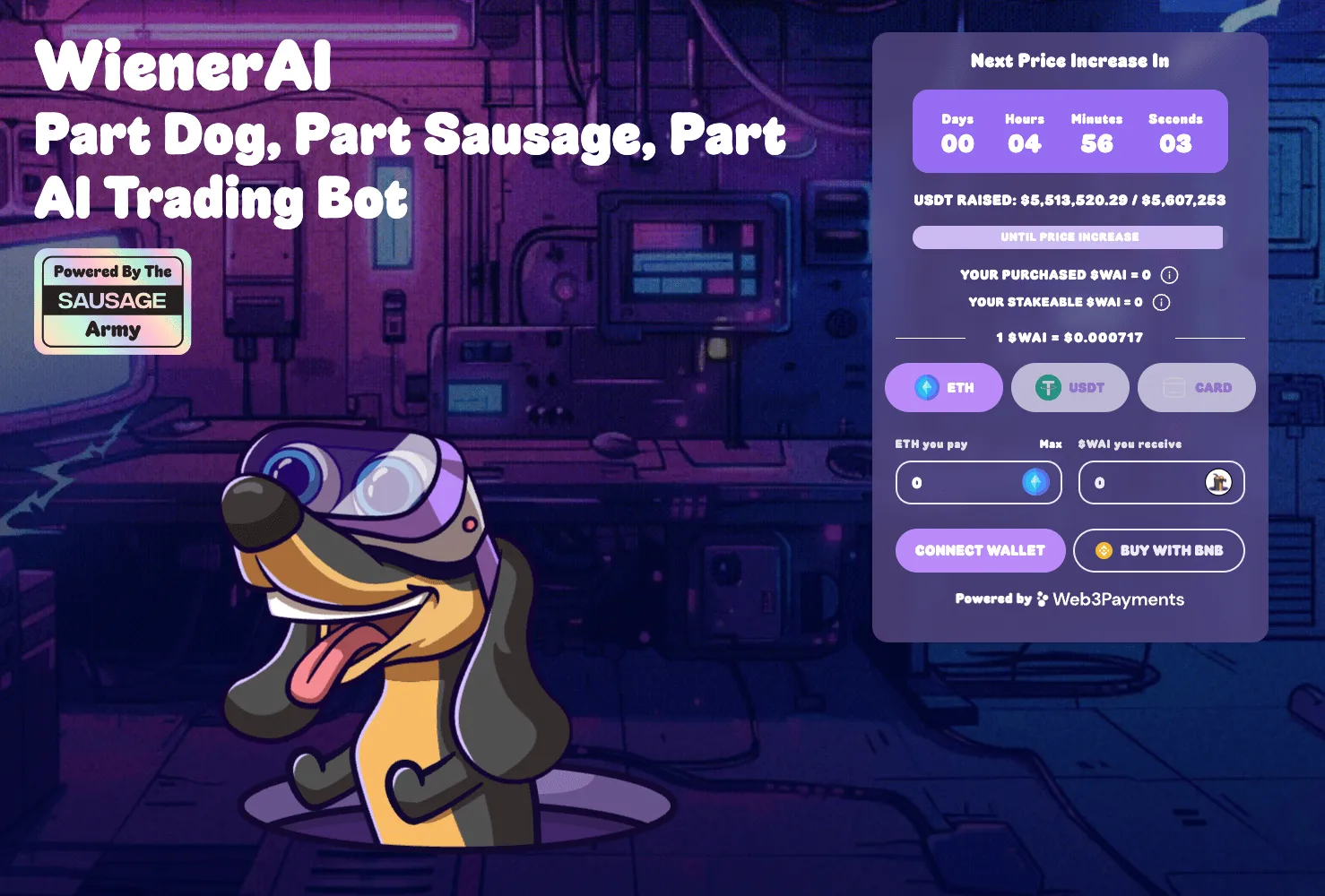Screen dimensions: 1325x896
Task: Click the Until Price Increase progress bar
Action: 1068,237
